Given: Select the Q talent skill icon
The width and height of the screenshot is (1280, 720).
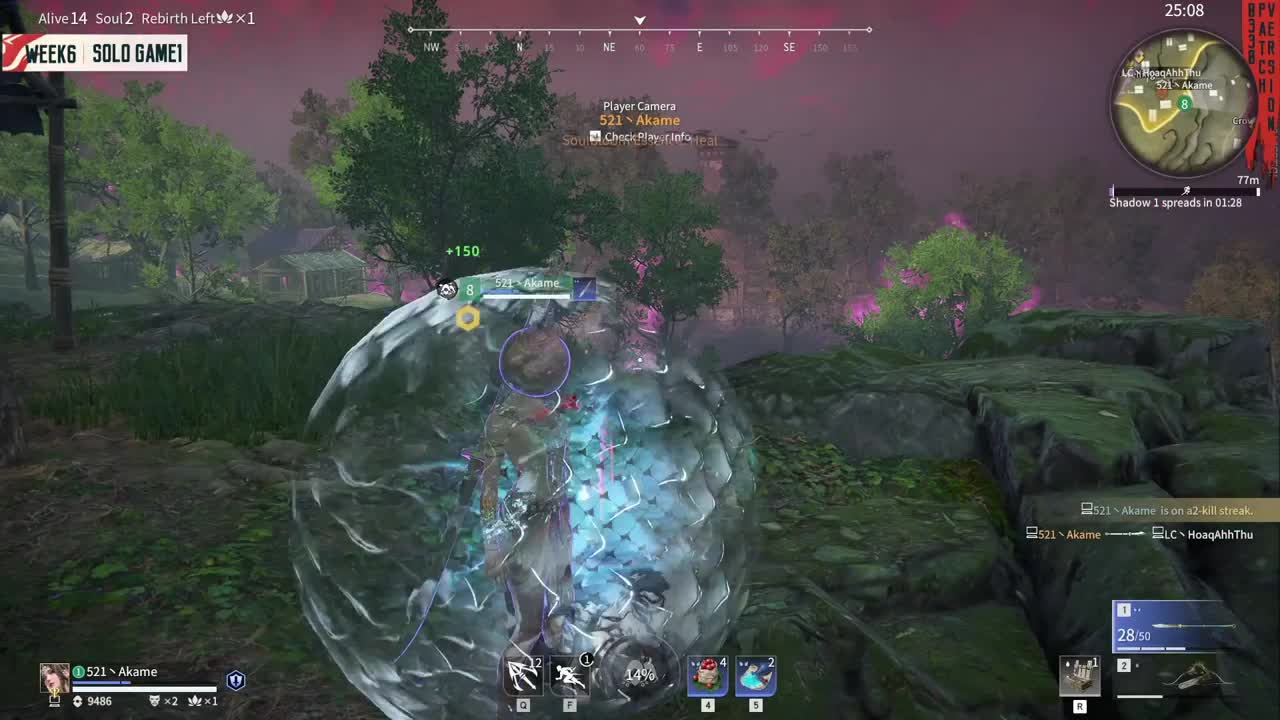Looking at the screenshot, I should 522,675.
